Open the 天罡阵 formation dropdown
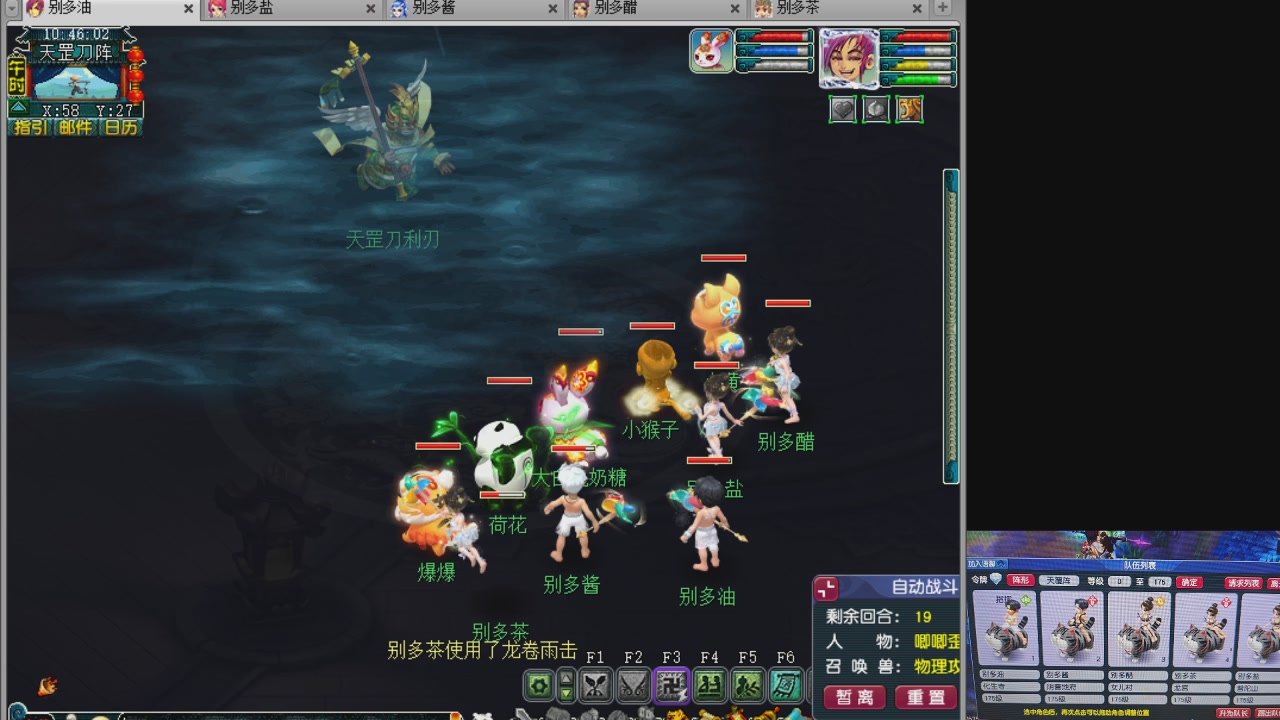1280x720 pixels. [1061, 580]
